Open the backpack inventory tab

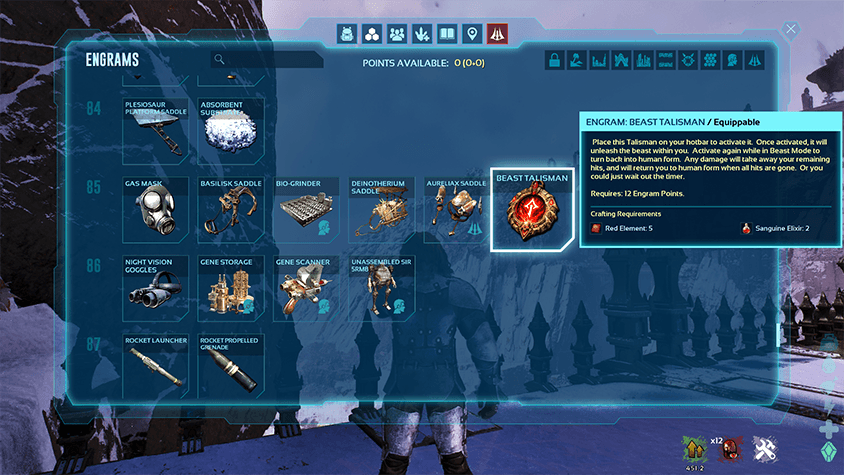coord(347,34)
